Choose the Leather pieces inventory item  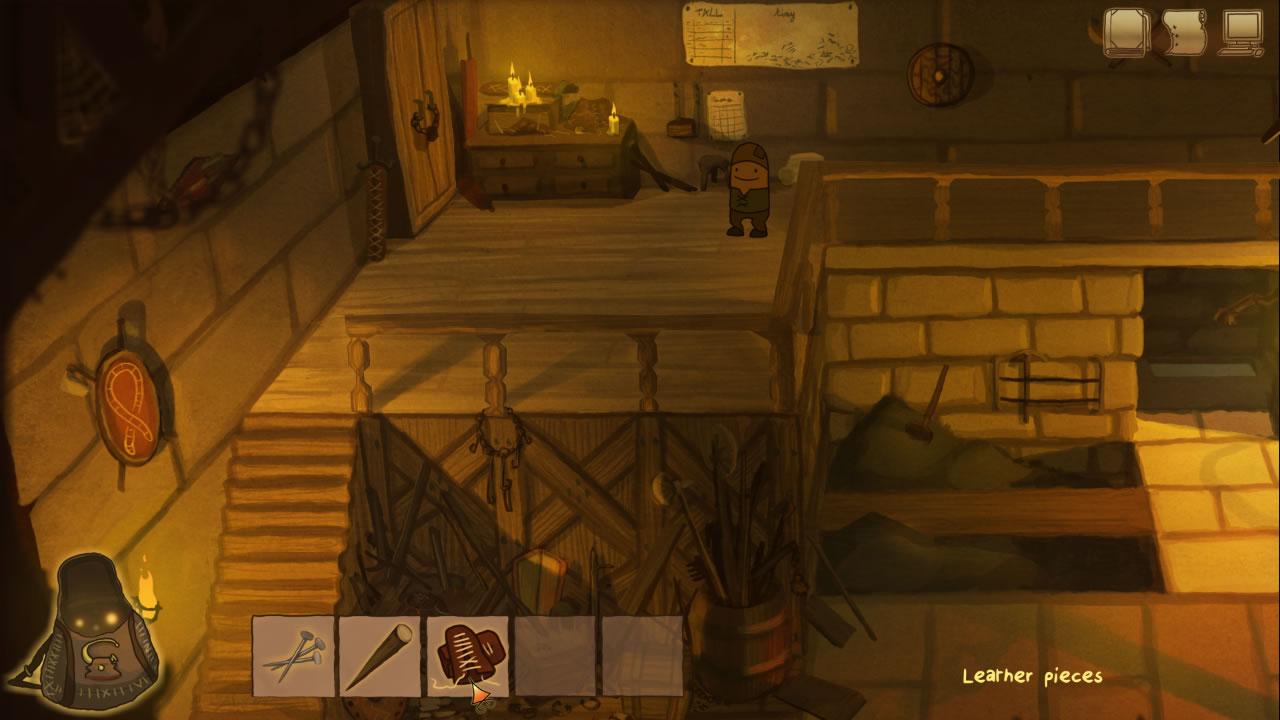point(468,654)
